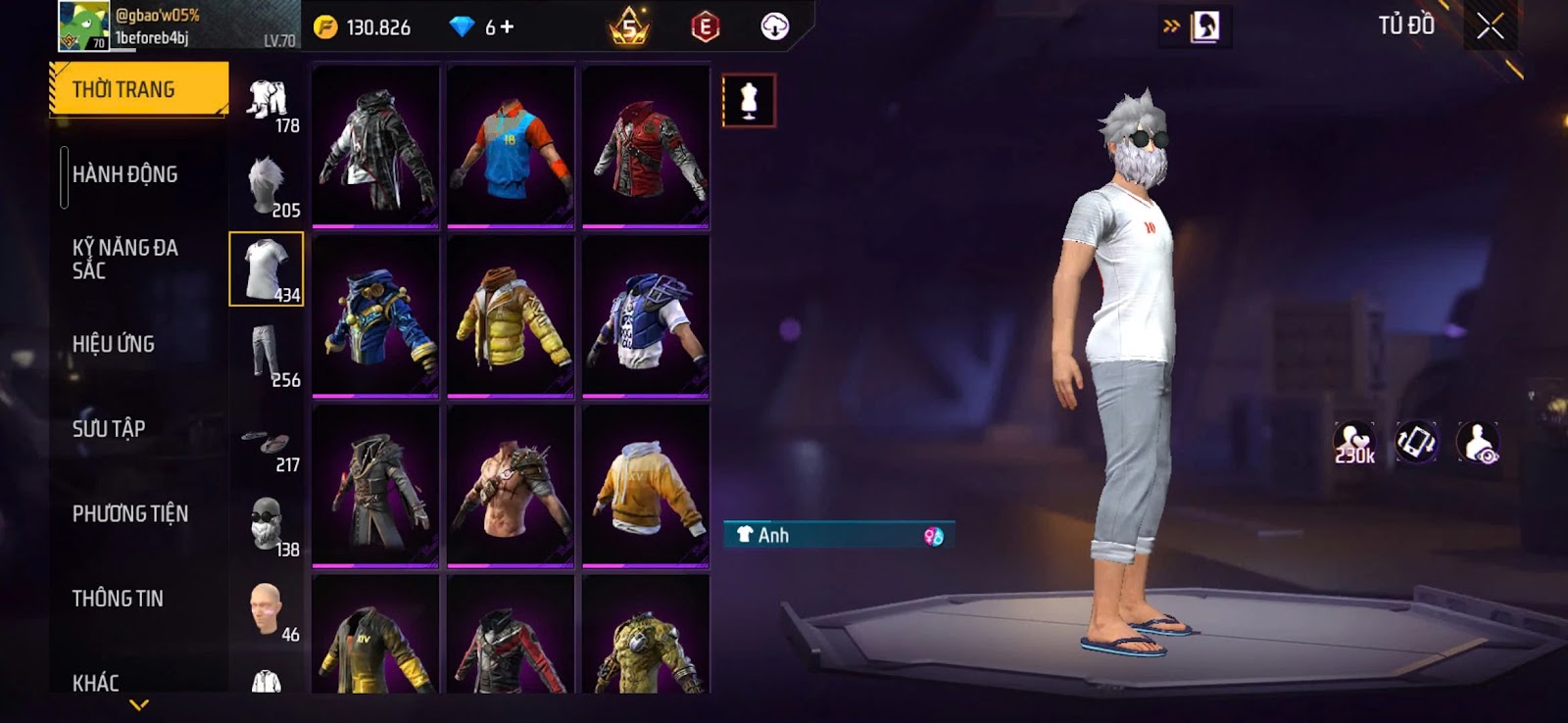Screen dimensions: 1568x723
Task: Pick the yellow hoodie with white hood
Action: tap(646, 486)
